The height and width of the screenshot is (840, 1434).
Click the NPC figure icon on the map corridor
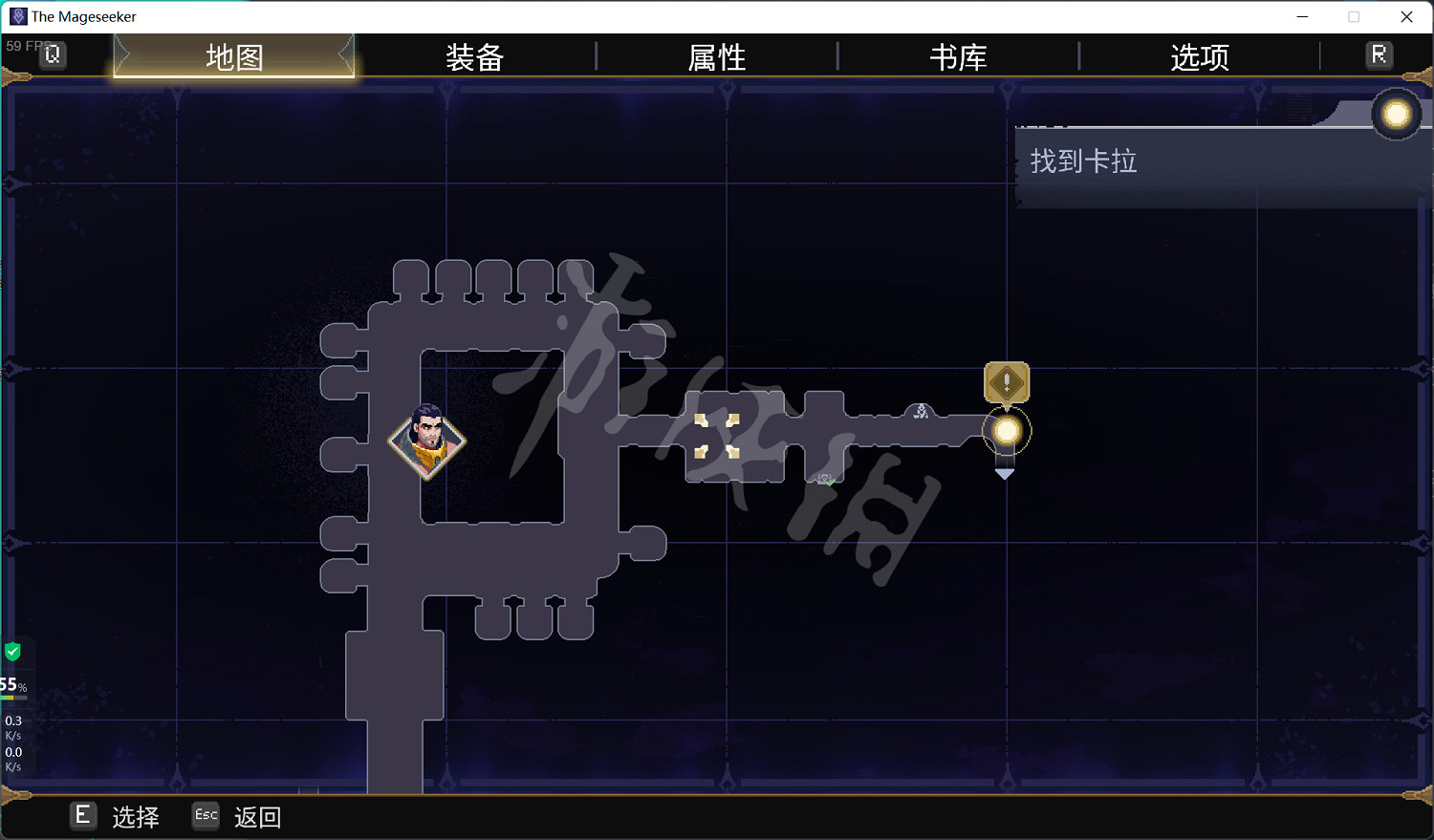(921, 411)
